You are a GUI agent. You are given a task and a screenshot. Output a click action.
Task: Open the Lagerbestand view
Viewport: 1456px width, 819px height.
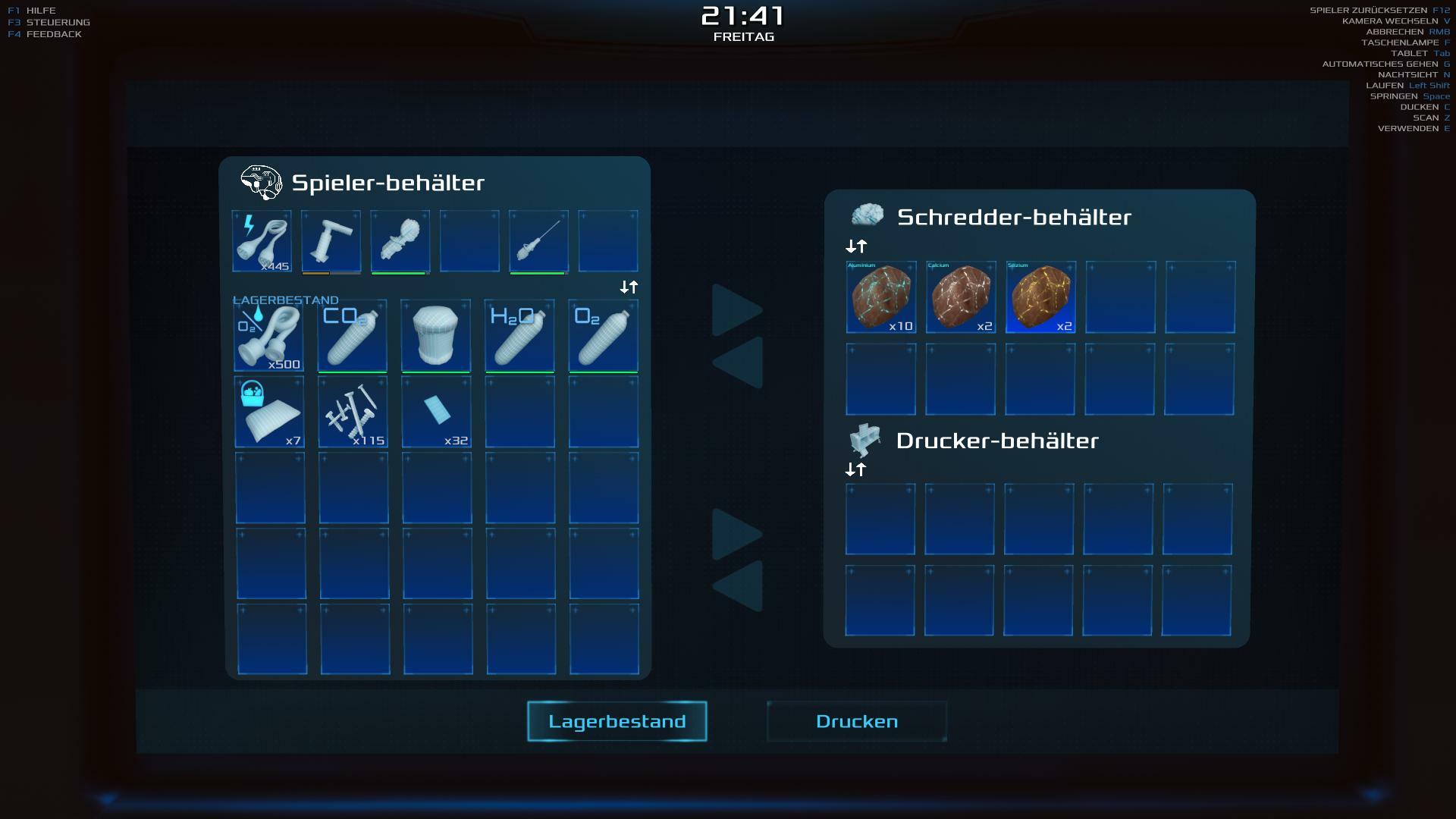pos(617,721)
